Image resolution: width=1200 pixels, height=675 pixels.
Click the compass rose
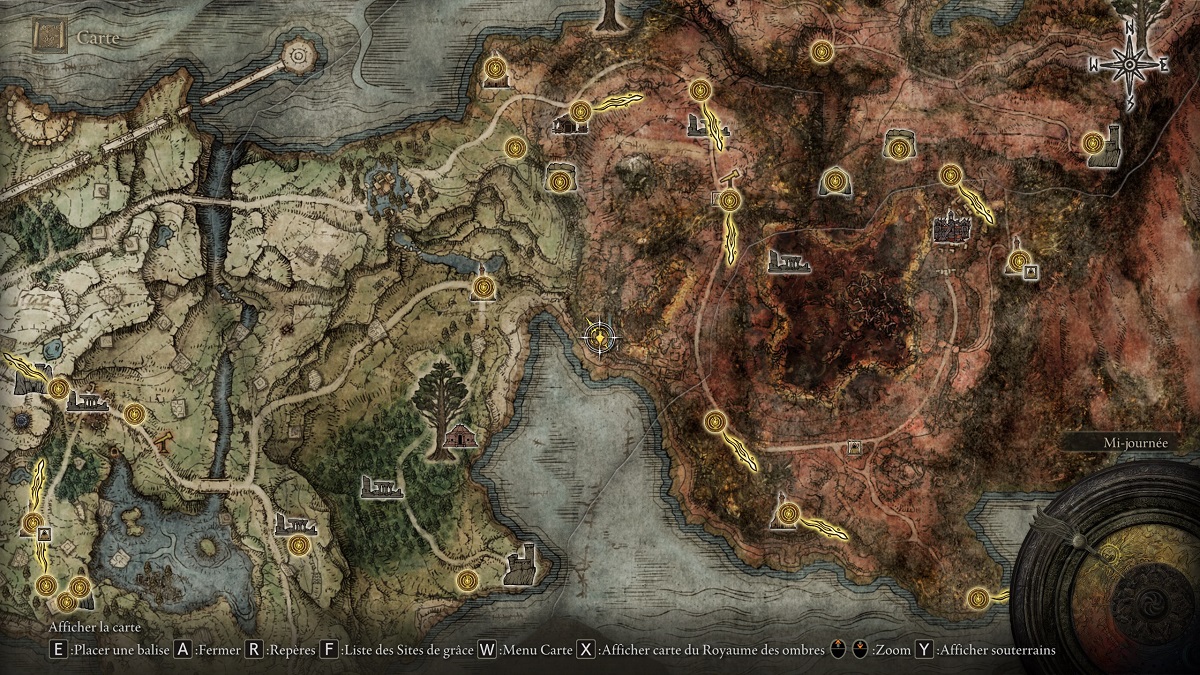click(x=1130, y=64)
